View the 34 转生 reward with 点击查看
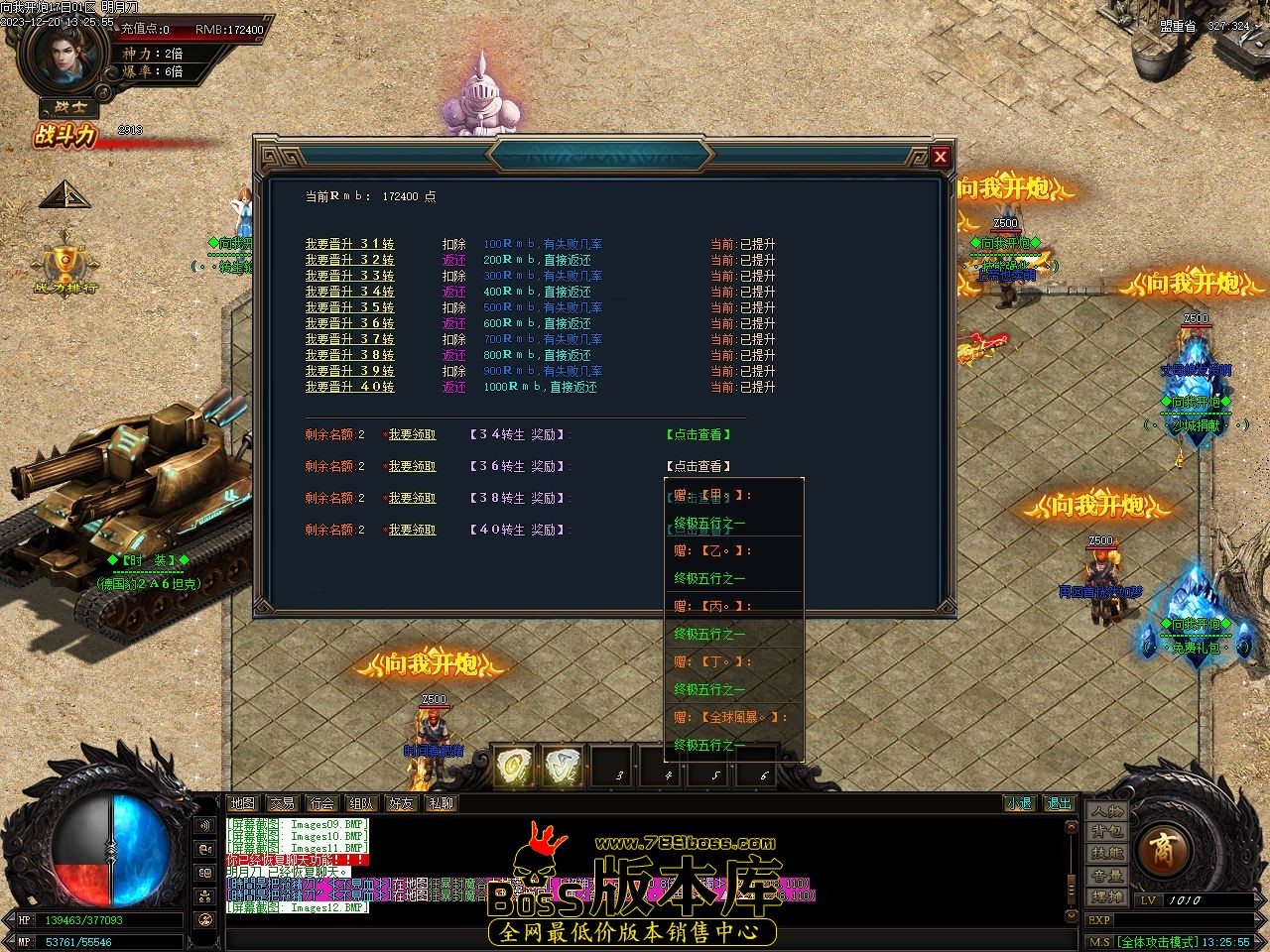Viewport: 1270px width, 952px height. pos(698,434)
